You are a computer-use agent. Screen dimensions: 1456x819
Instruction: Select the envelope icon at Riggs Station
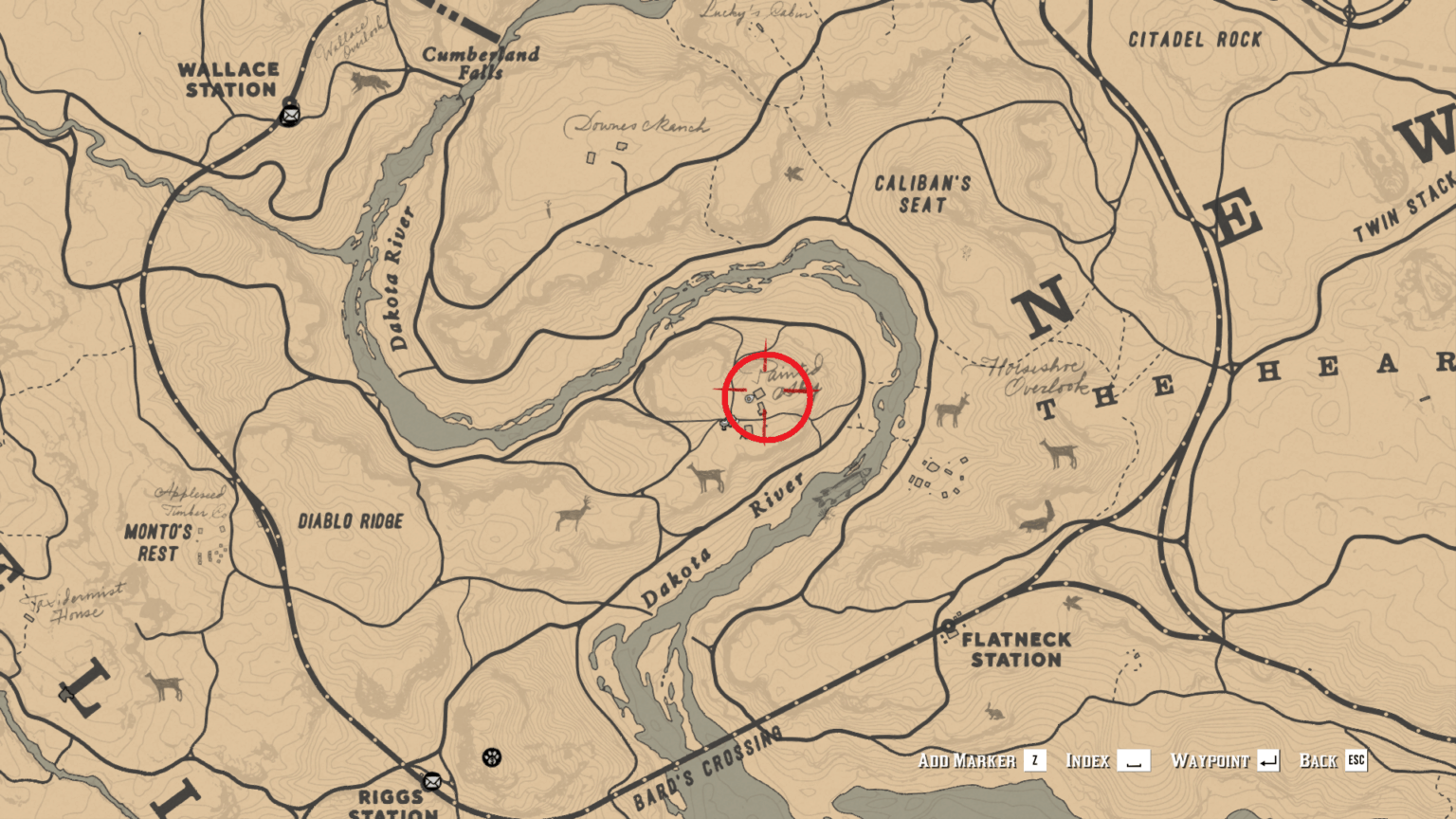432,783
